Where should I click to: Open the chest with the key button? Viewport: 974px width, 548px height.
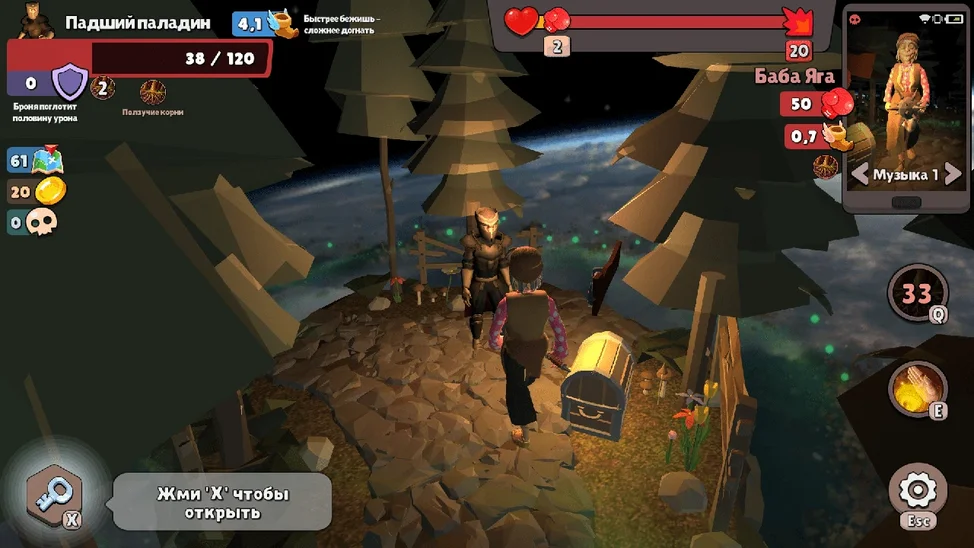click(55, 496)
